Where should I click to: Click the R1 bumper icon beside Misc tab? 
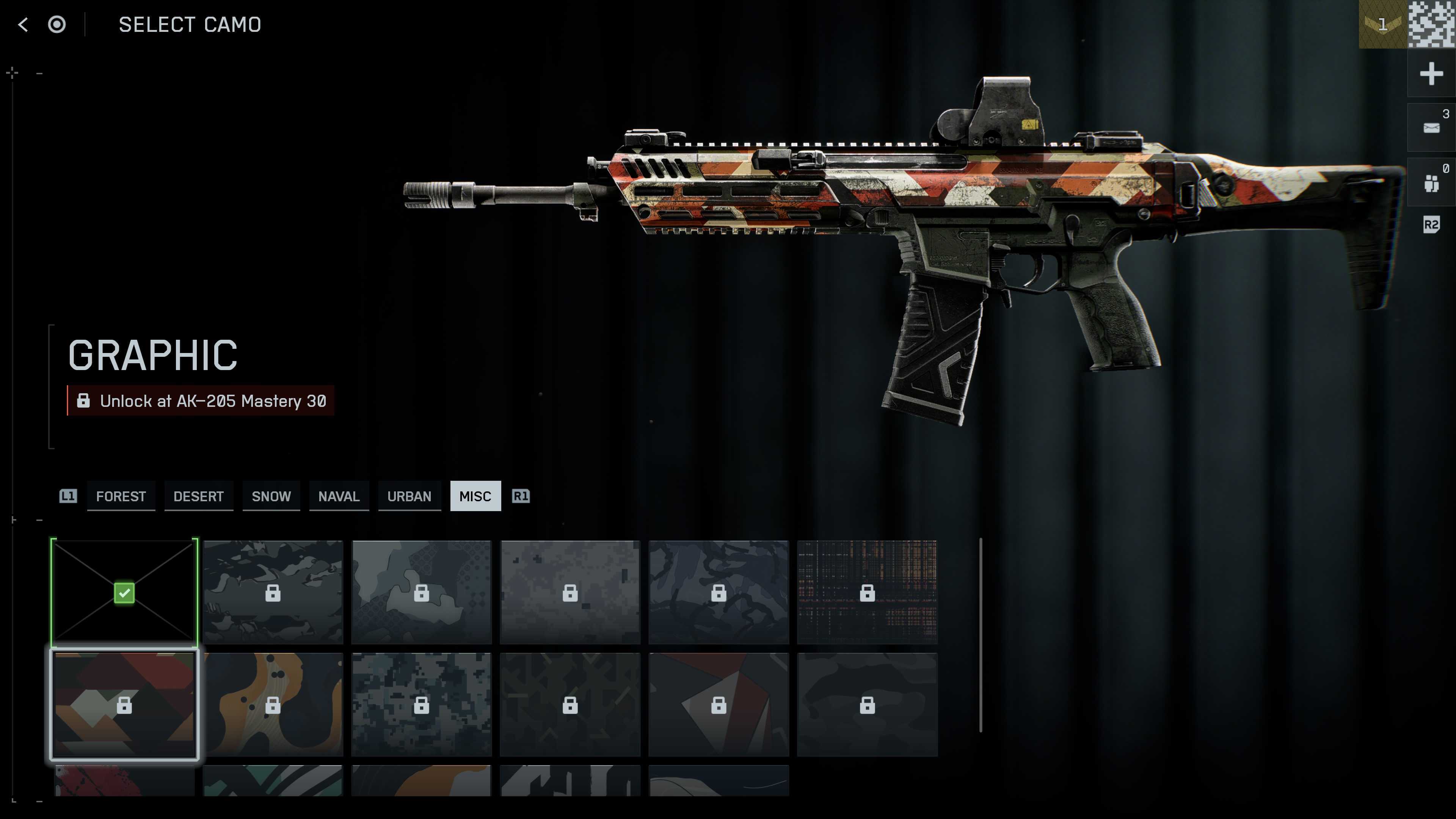pyautogui.click(x=521, y=496)
